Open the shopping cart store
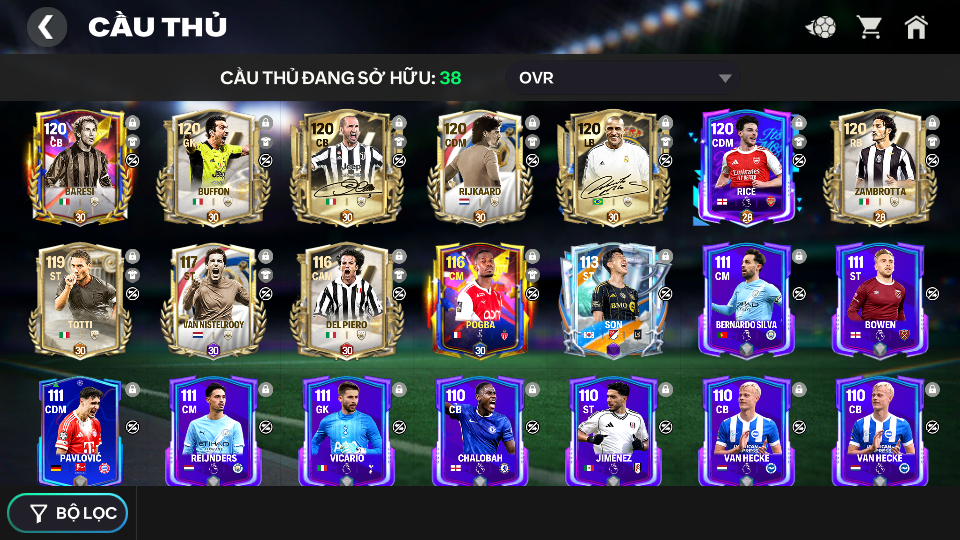This screenshot has height=540, width=960. coord(869,27)
